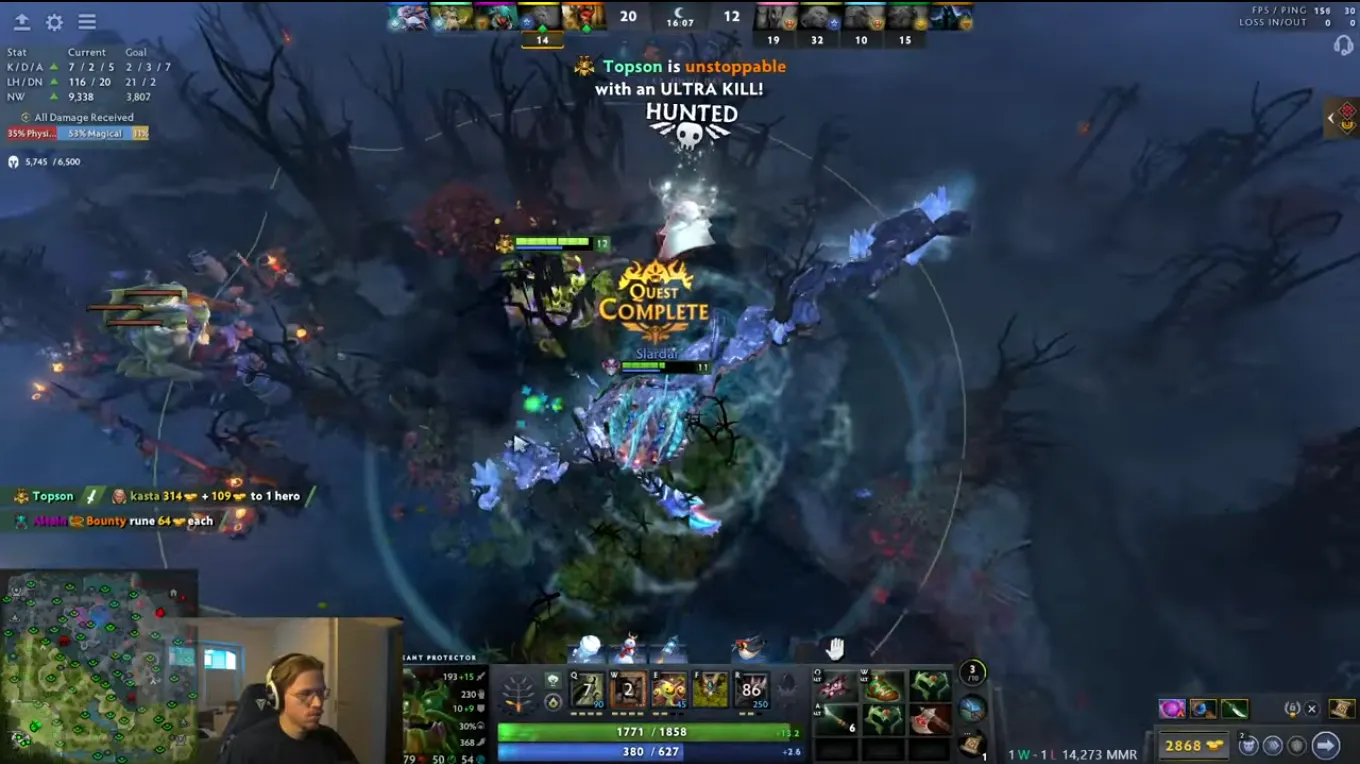
Task: Select the W ability with 2 charges
Action: coord(628,687)
